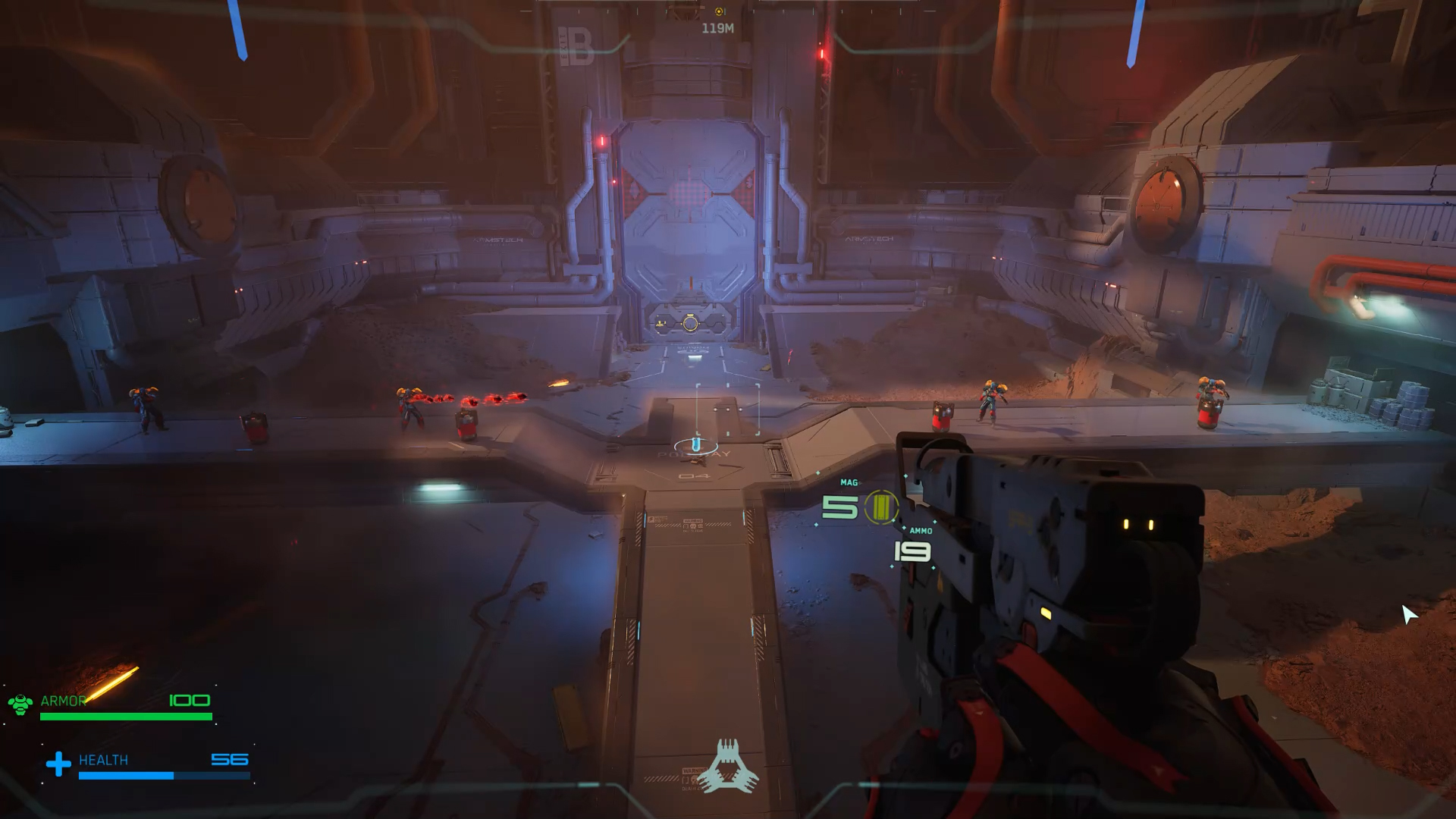Select the triple-claw ability icon
This screenshot has width=1456, height=819.
728,767
